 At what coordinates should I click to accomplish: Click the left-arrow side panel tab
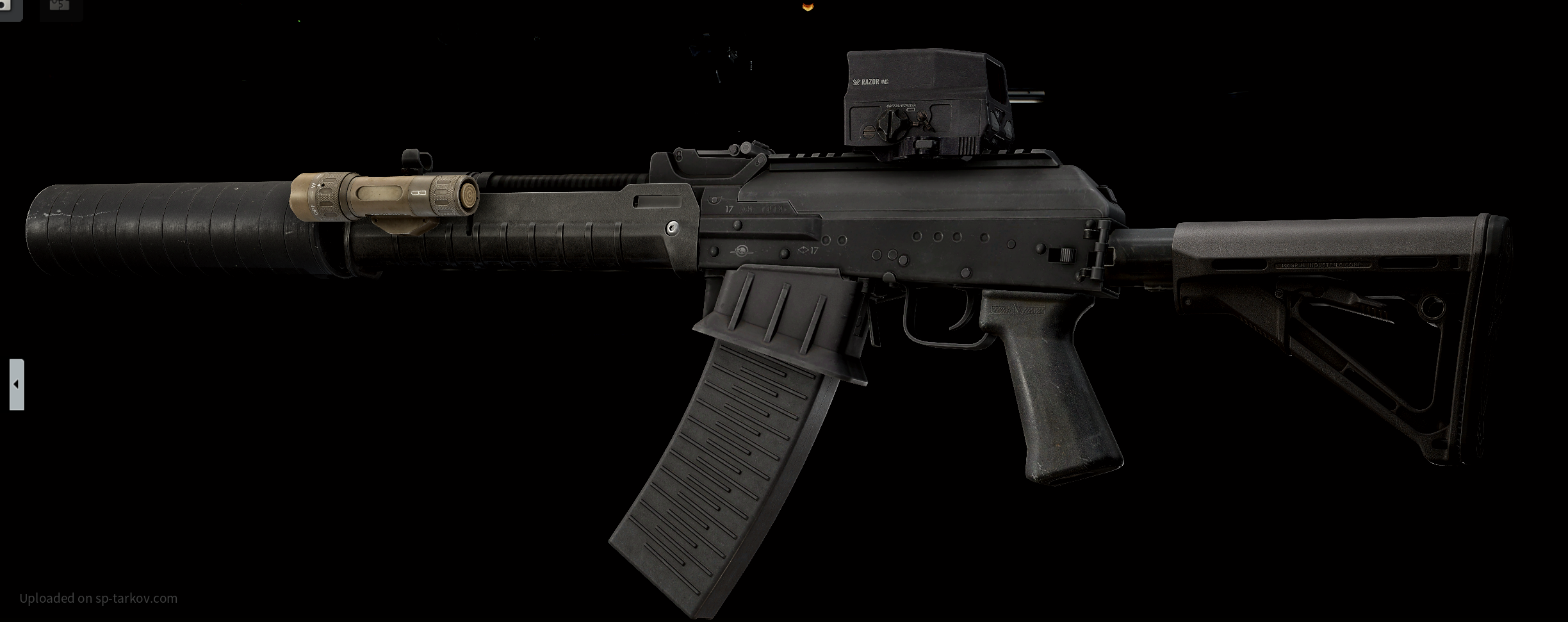[x=17, y=384]
